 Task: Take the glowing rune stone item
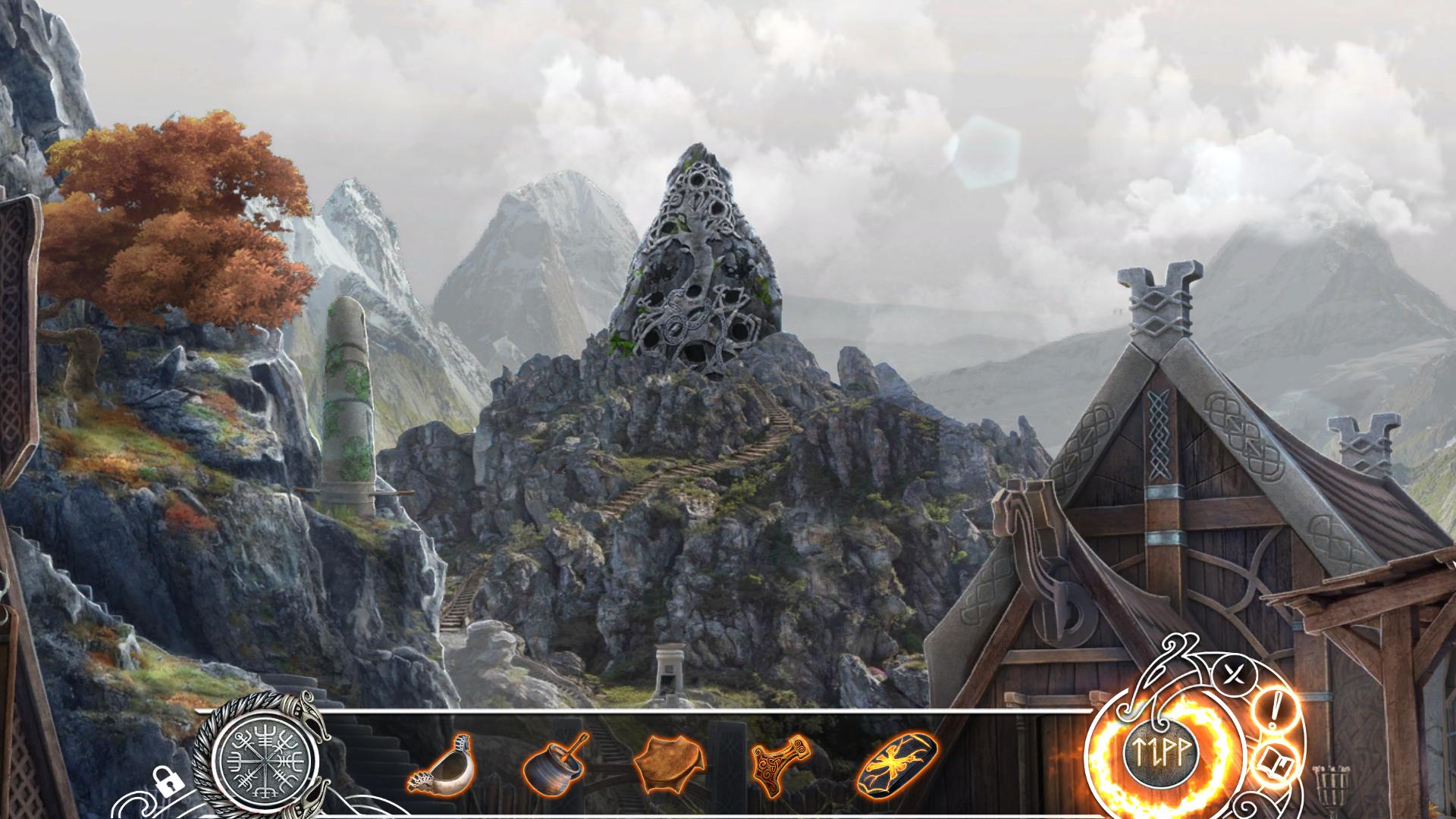[897, 761]
